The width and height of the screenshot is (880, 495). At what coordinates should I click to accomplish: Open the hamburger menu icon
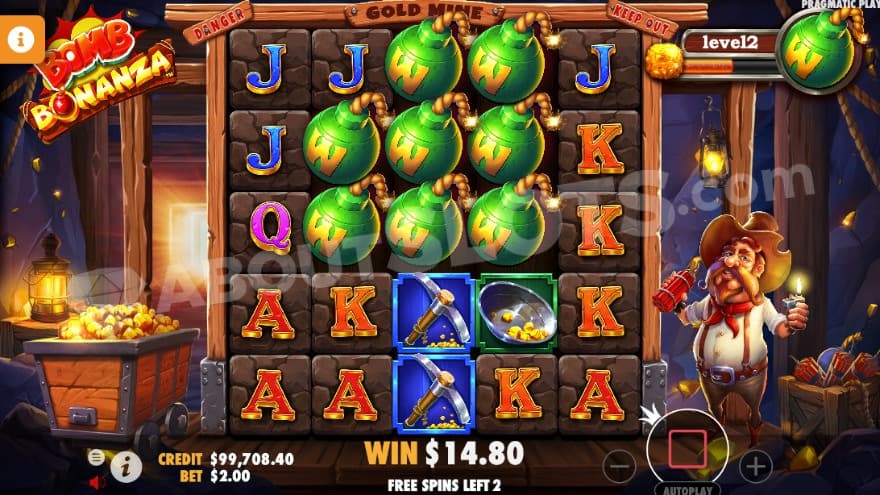point(96,457)
